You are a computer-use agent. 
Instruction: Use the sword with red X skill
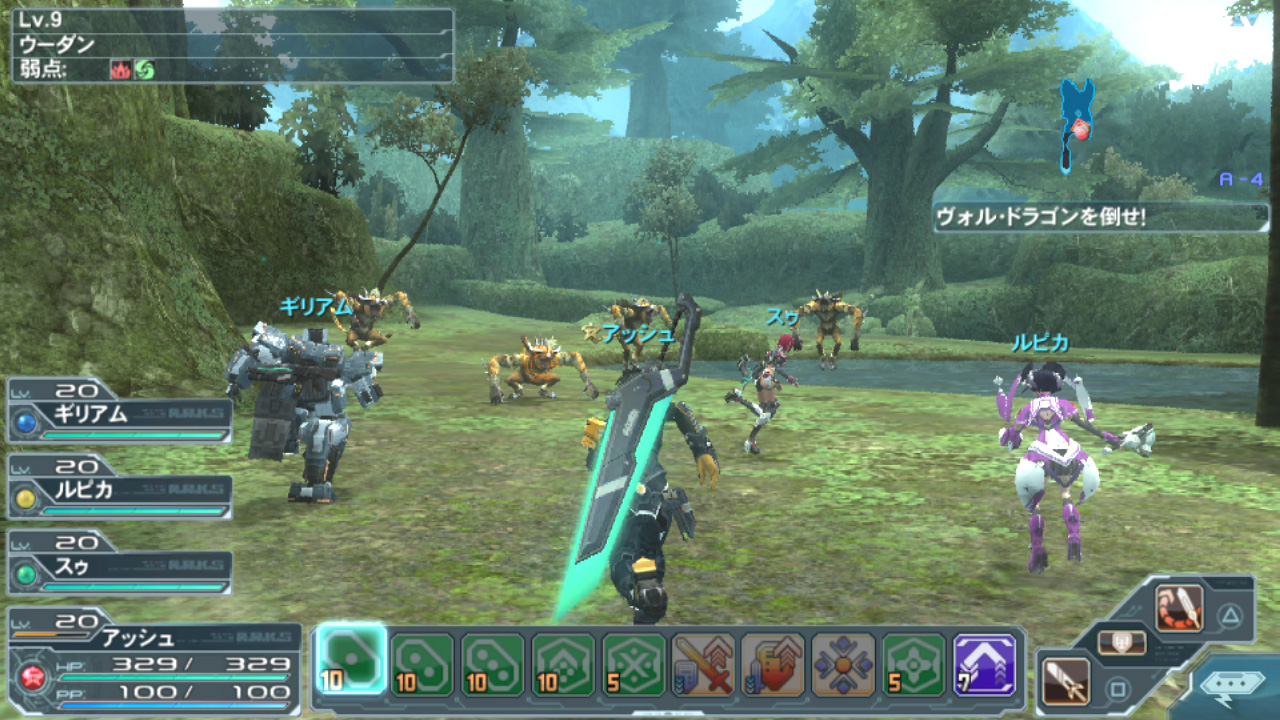[704, 664]
